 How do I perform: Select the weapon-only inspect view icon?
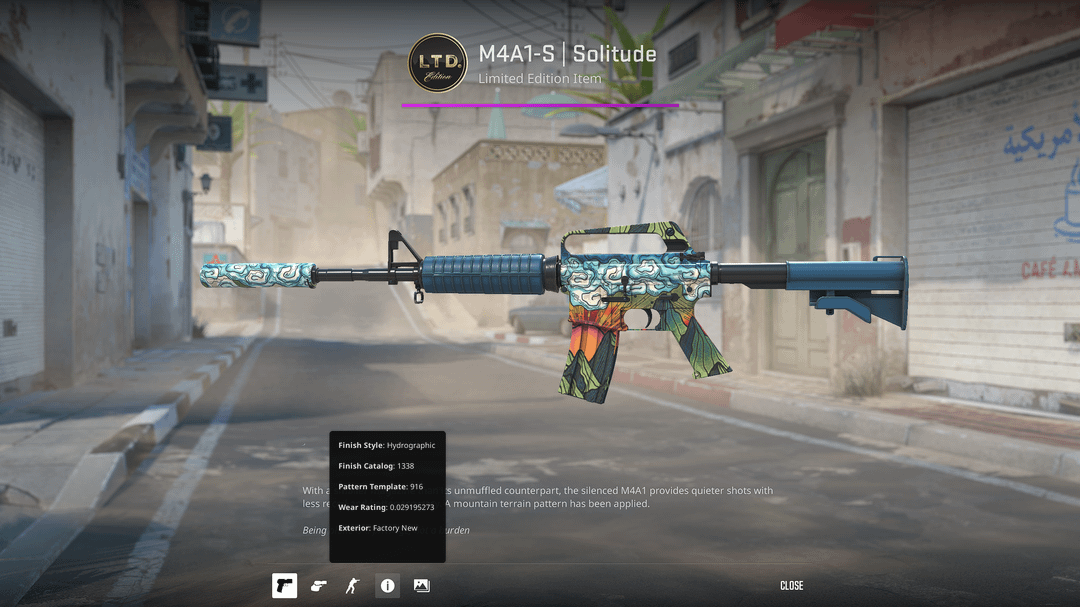[x=284, y=586]
